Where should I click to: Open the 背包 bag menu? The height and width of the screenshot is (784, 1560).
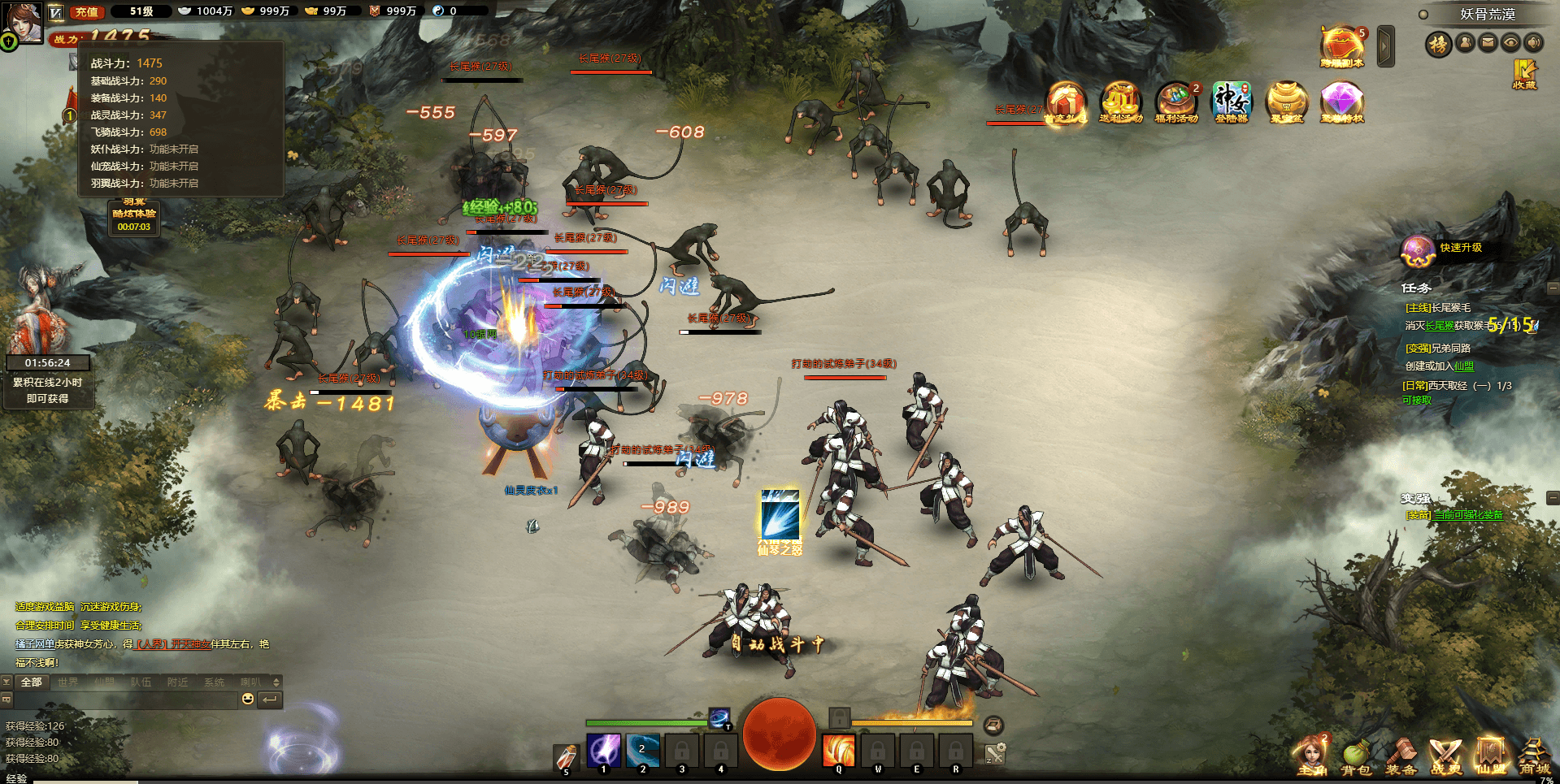[1355, 759]
